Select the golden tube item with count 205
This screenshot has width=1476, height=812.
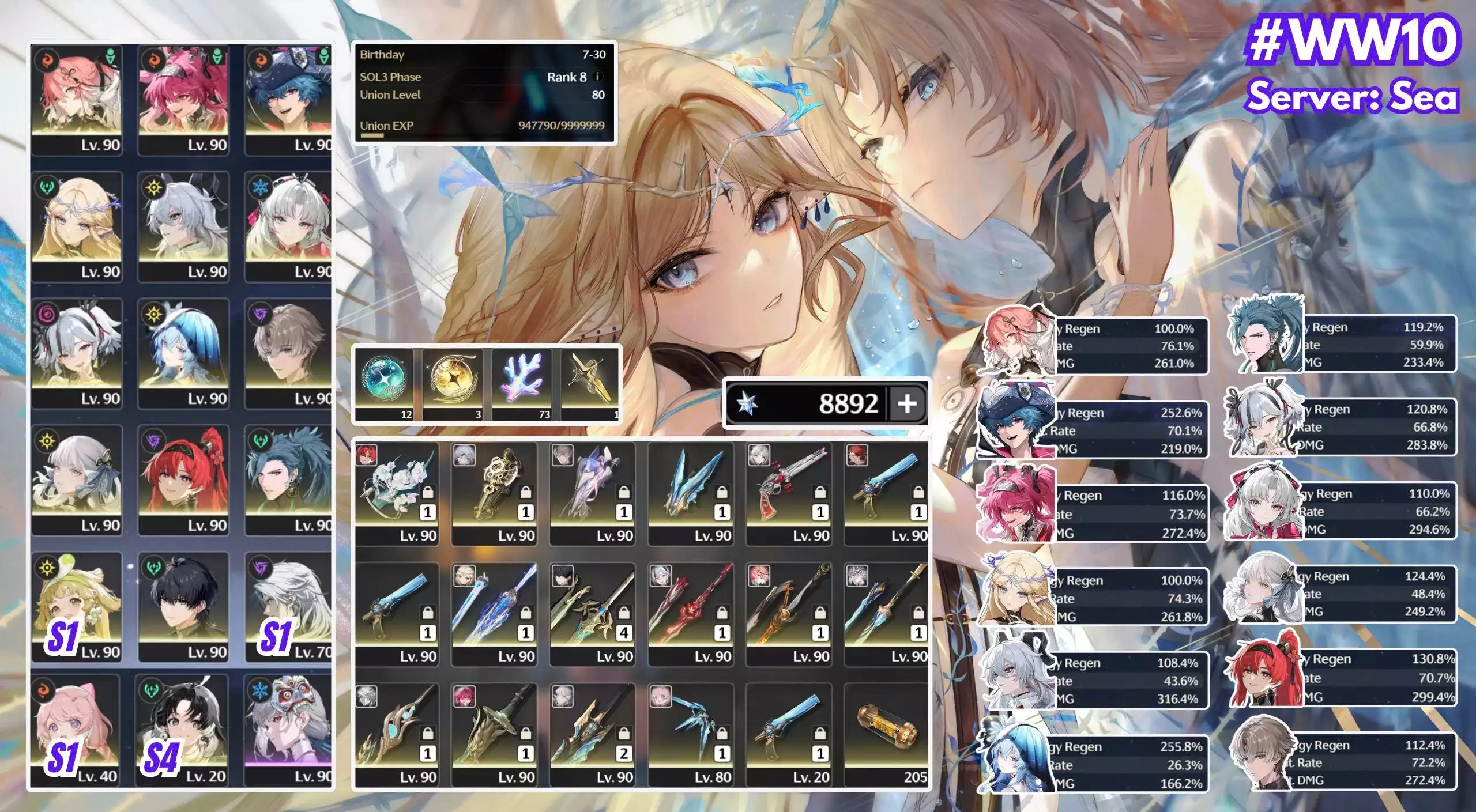[887, 735]
